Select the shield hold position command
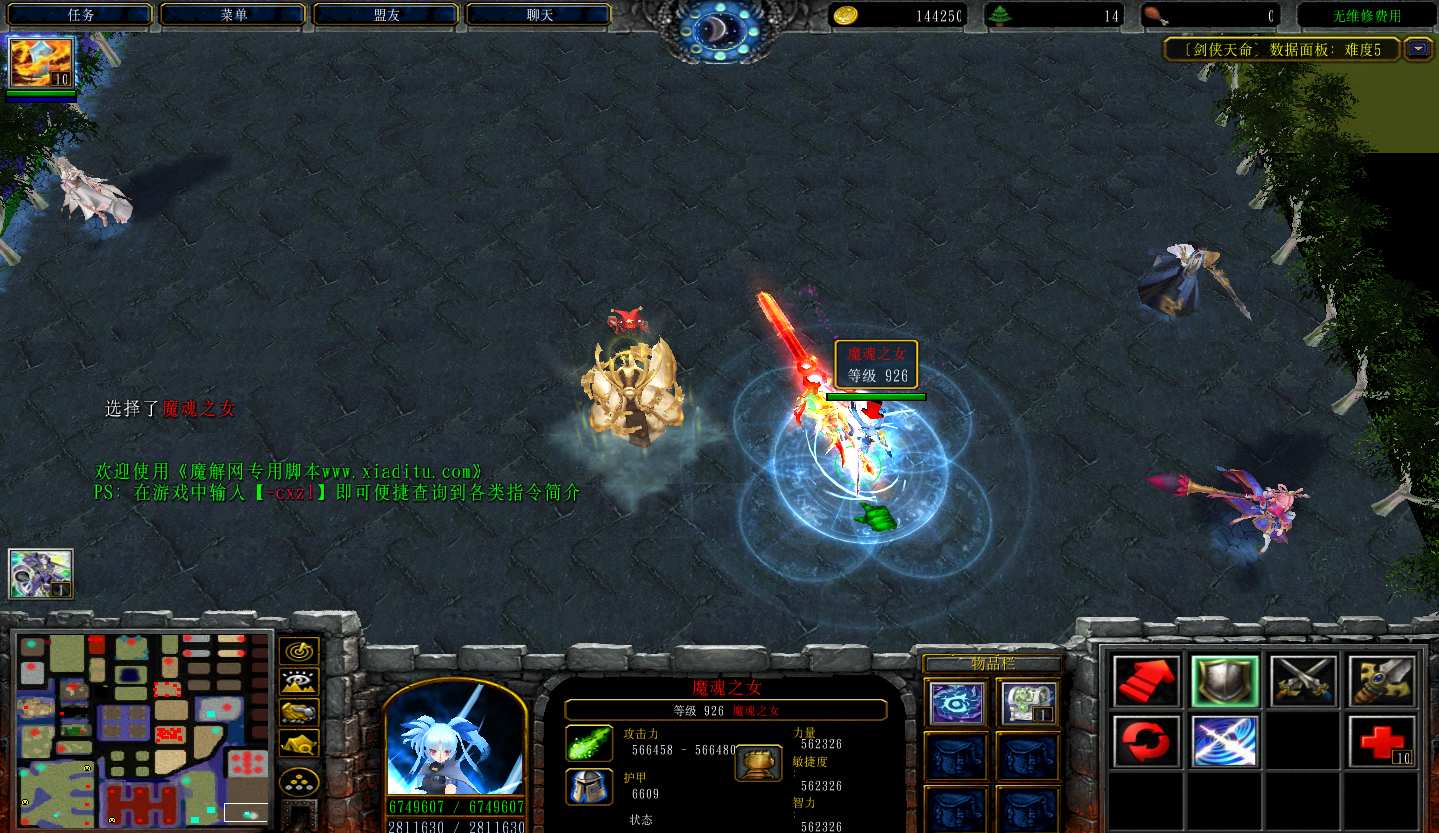Viewport: 1439px width, 833px height. [1225, 682]
